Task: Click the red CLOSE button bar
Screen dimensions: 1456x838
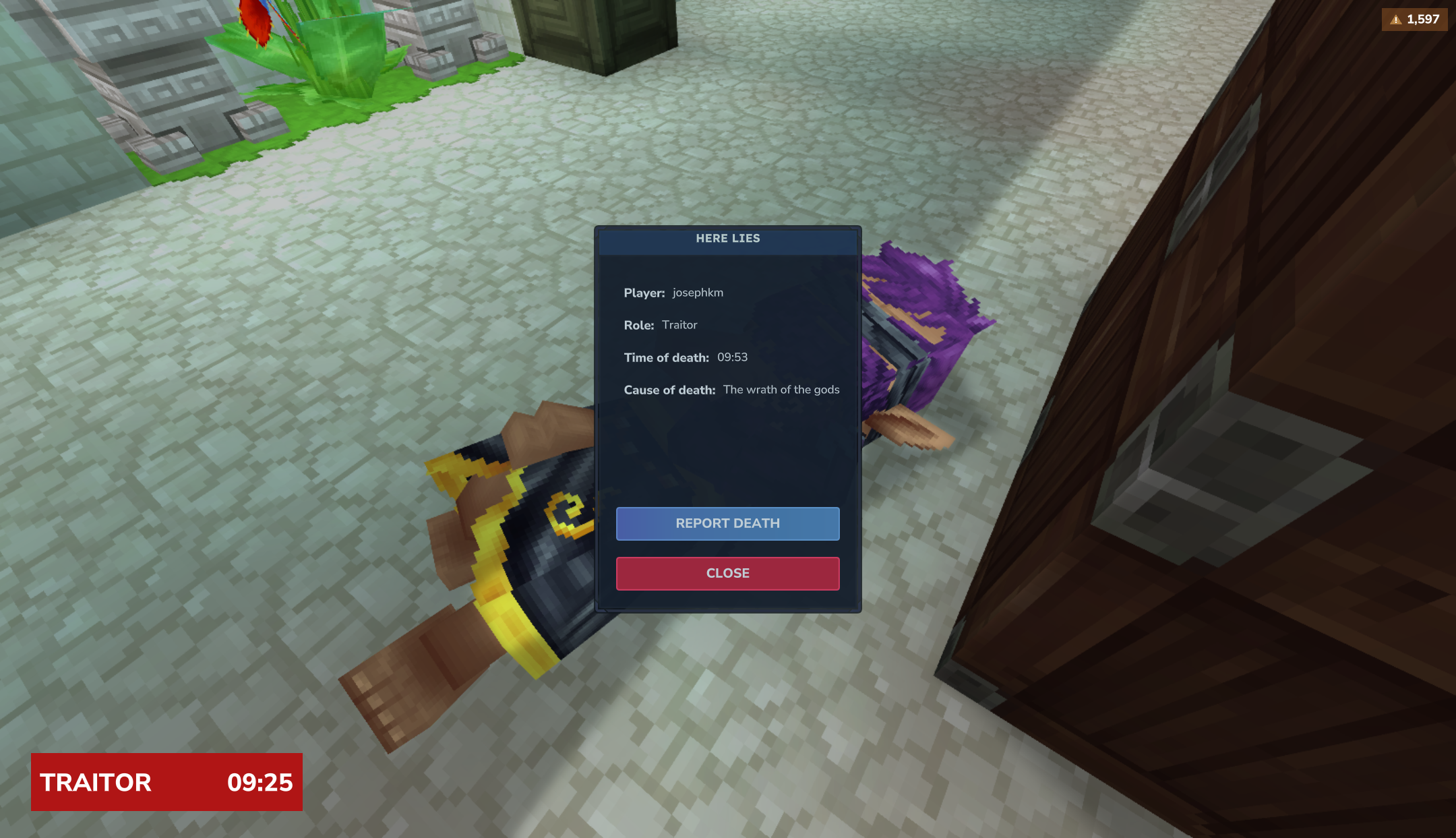Action: [727, 573]
